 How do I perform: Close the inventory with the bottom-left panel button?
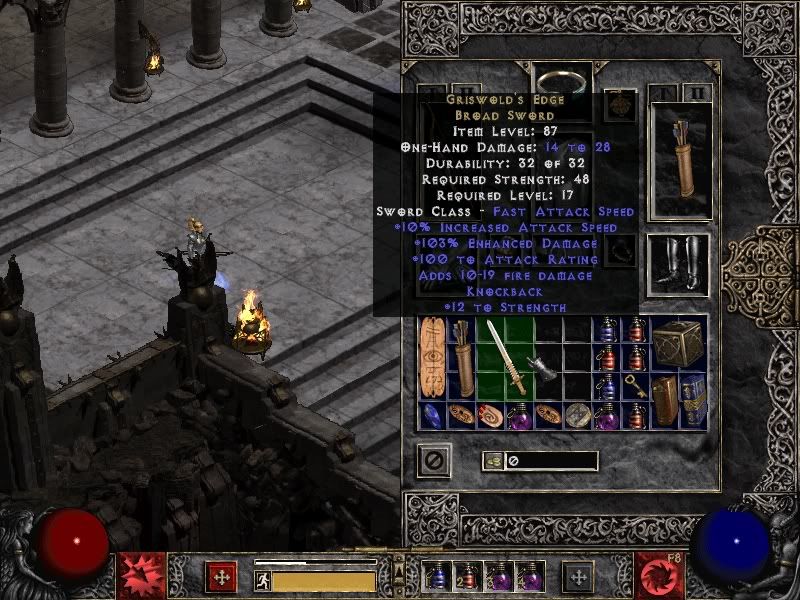point(434,460)
